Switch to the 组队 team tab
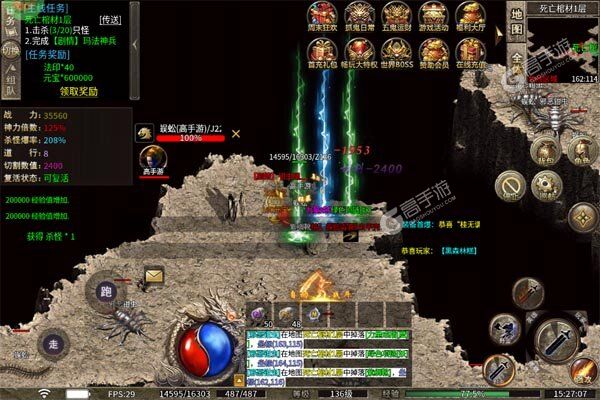600x400 pixels. (9, 82)
